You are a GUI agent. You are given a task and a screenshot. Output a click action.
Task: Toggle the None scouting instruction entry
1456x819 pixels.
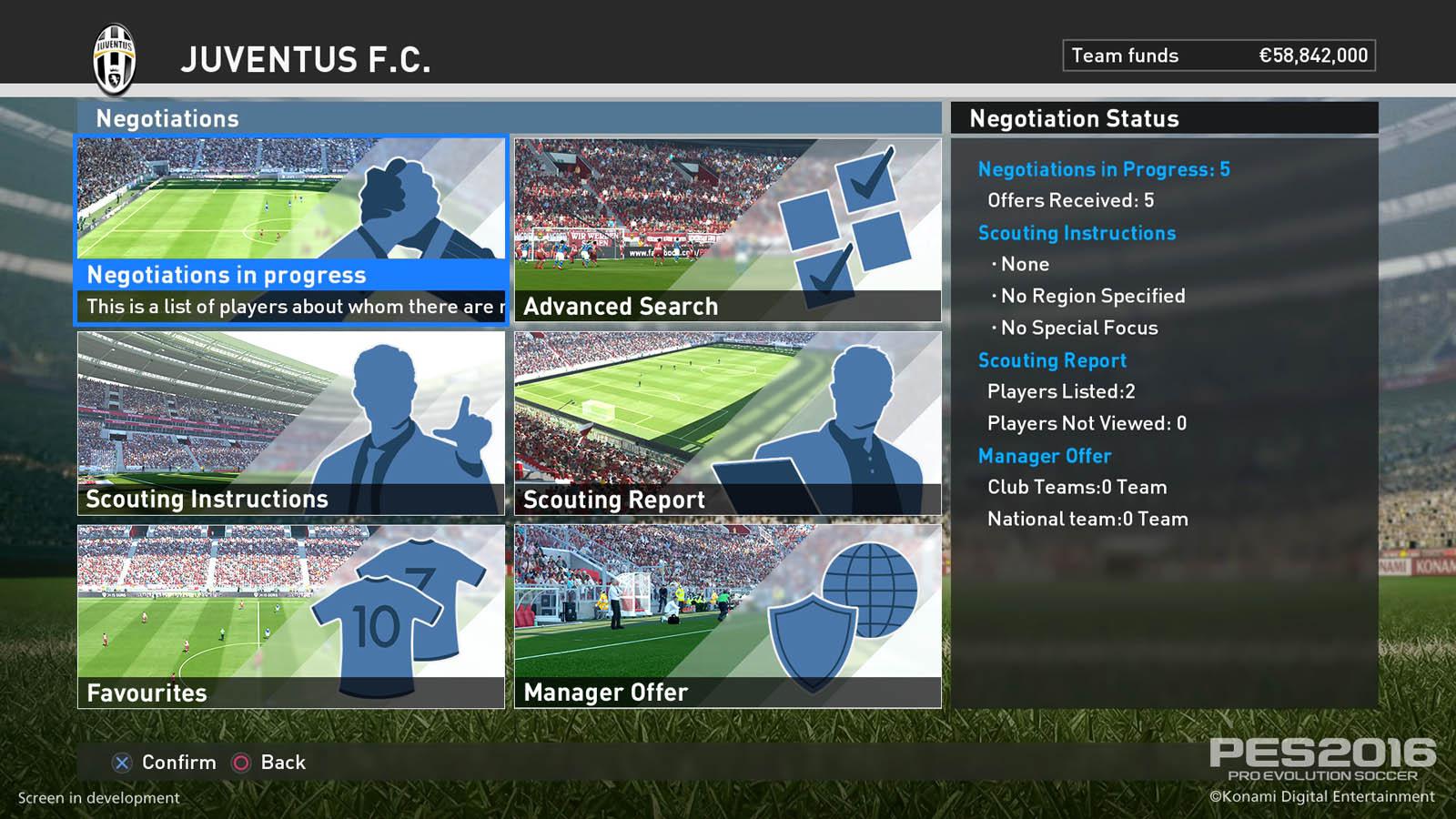point(1024,264)
